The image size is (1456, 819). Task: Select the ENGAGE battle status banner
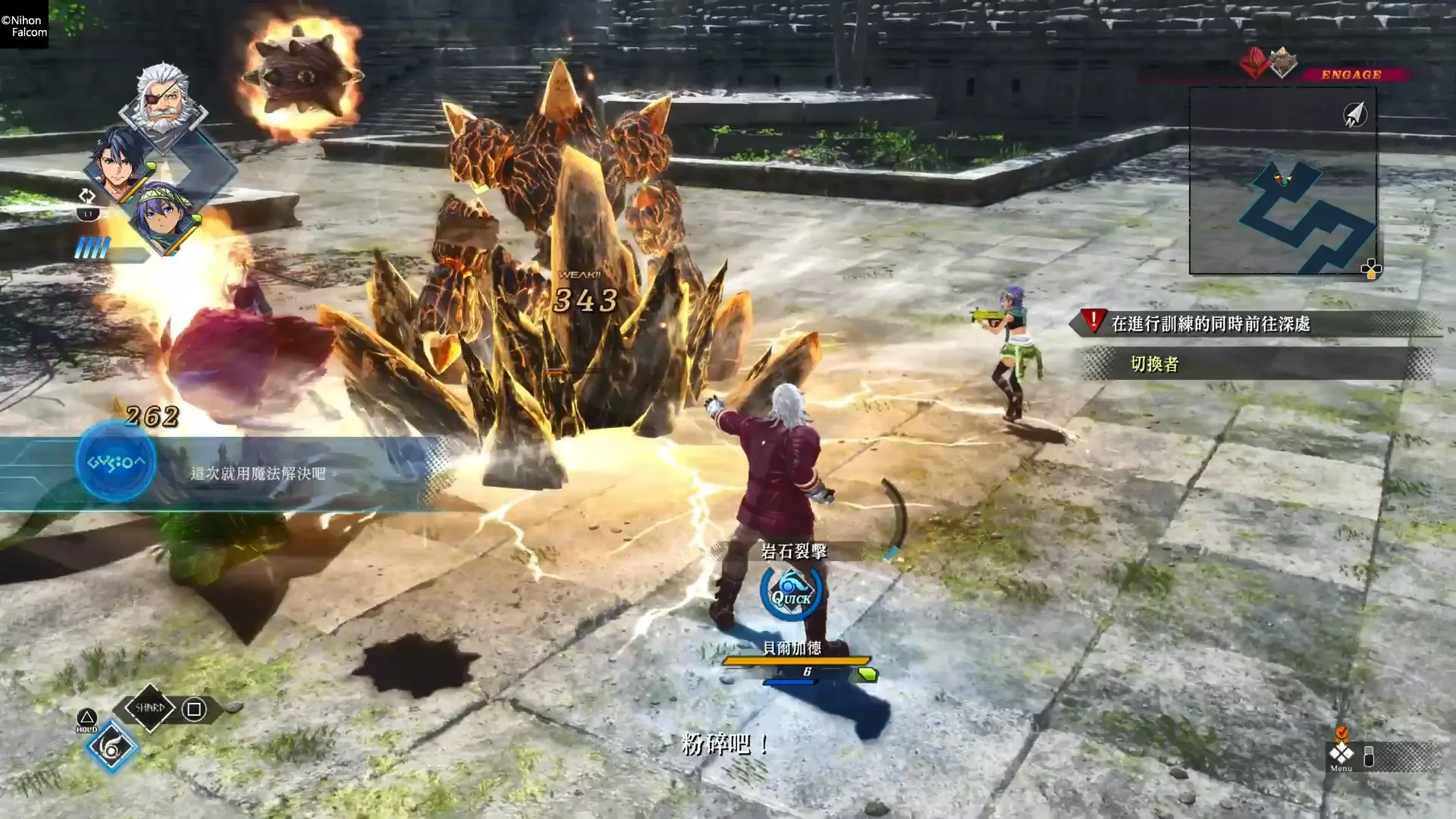click(x=1351, y=74)
